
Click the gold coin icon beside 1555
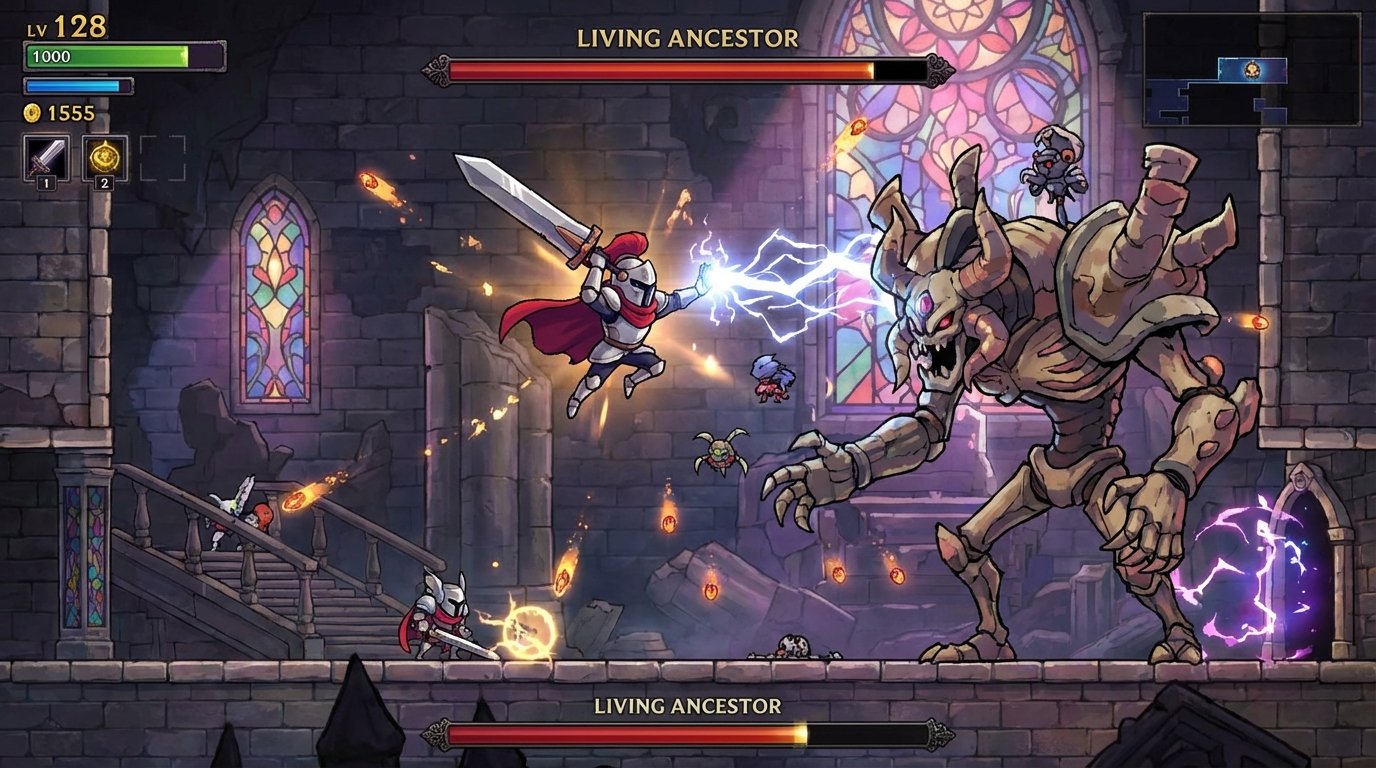coord(30,113)
